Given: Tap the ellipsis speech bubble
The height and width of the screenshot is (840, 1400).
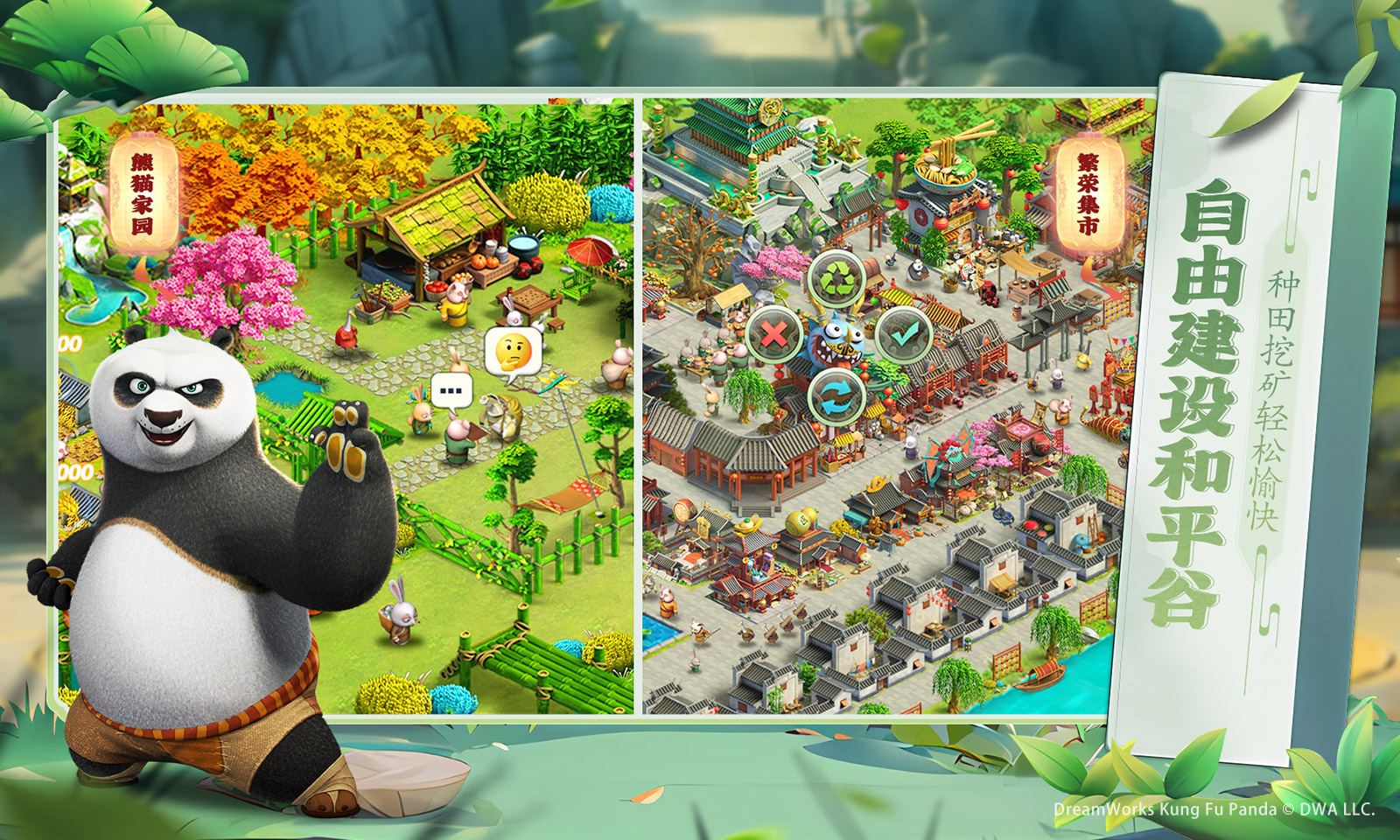Looking at the screenshot, I should [451, 390].
